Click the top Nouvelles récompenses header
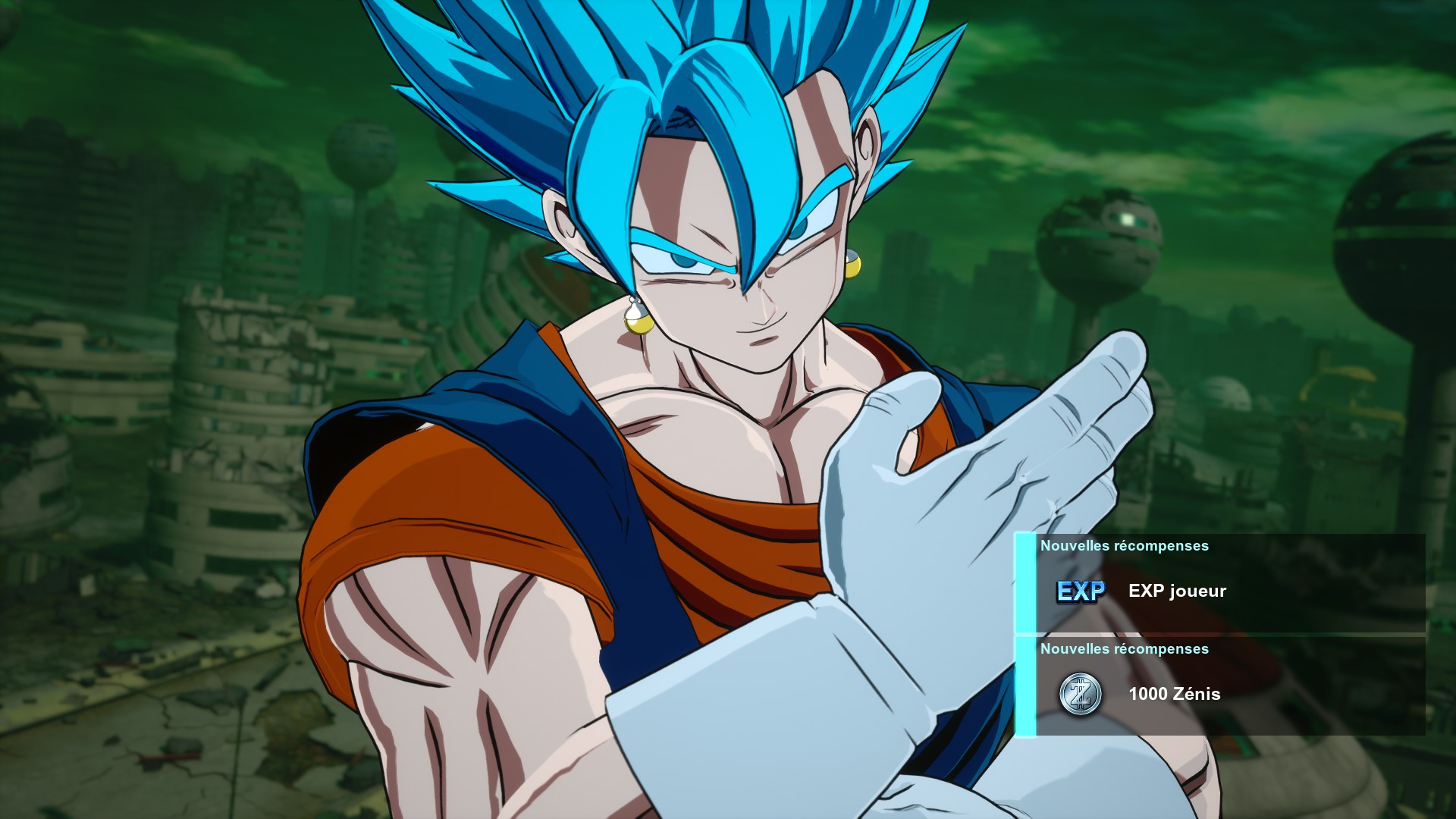 1126,545
